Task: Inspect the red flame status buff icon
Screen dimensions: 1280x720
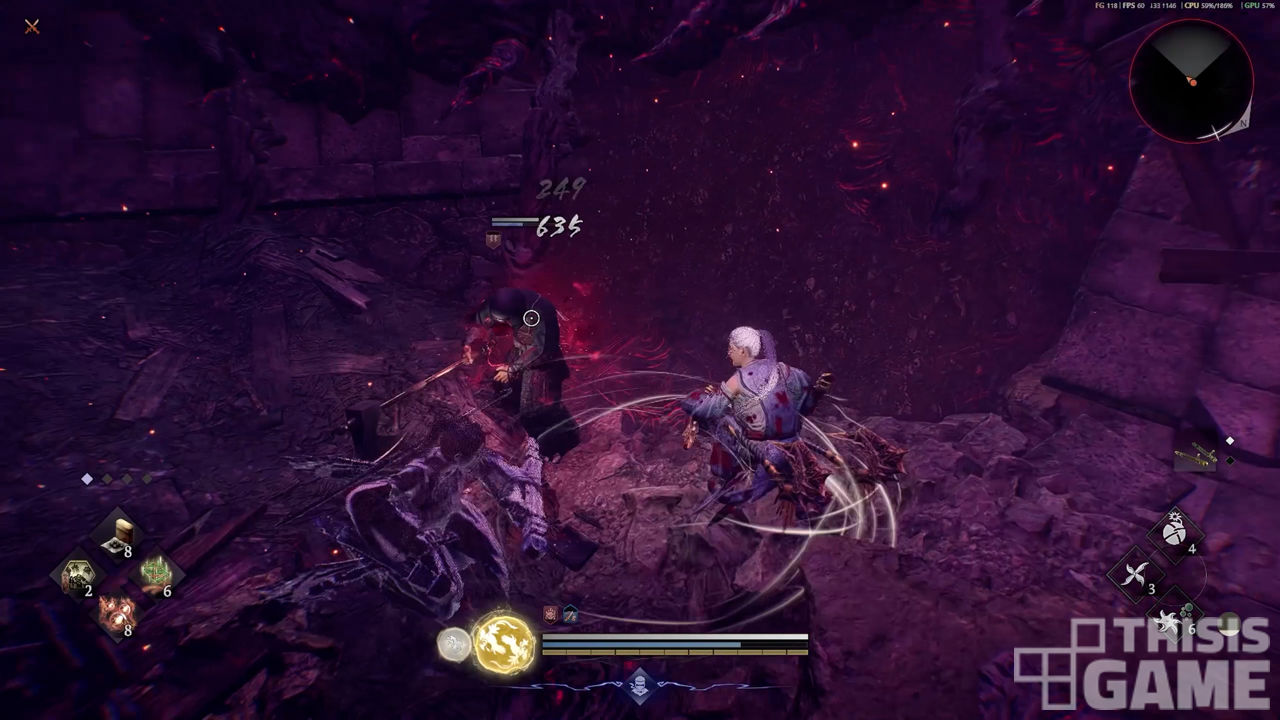Action: [551, 614]
